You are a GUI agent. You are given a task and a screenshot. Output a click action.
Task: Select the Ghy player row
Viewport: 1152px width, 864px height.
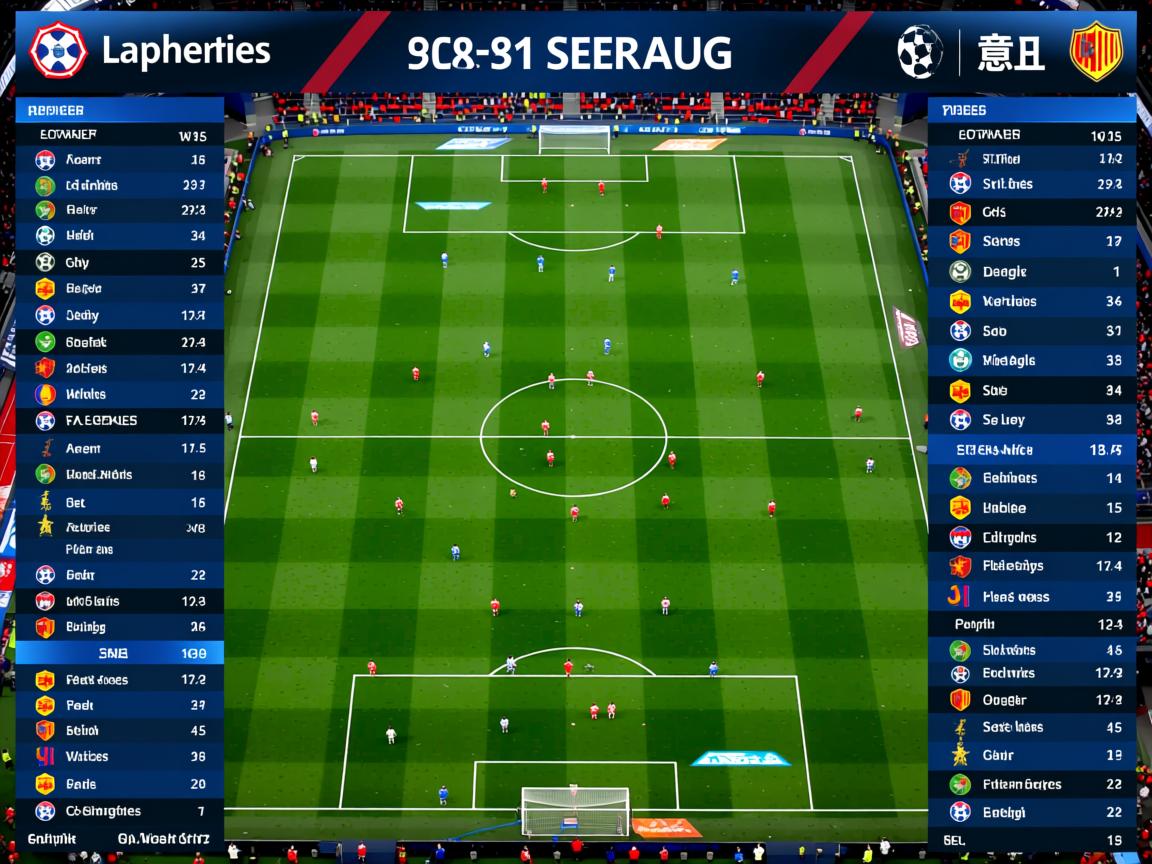point(119,262)
